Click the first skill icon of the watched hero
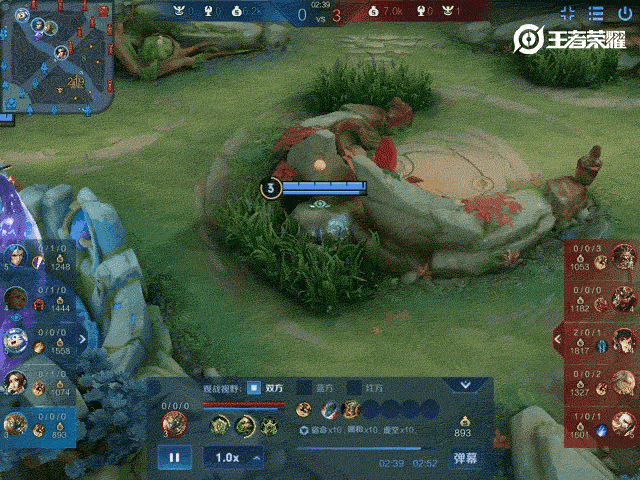Image resolution: width=640 pixels, height=480 pixels. click(x=220, y=425)
